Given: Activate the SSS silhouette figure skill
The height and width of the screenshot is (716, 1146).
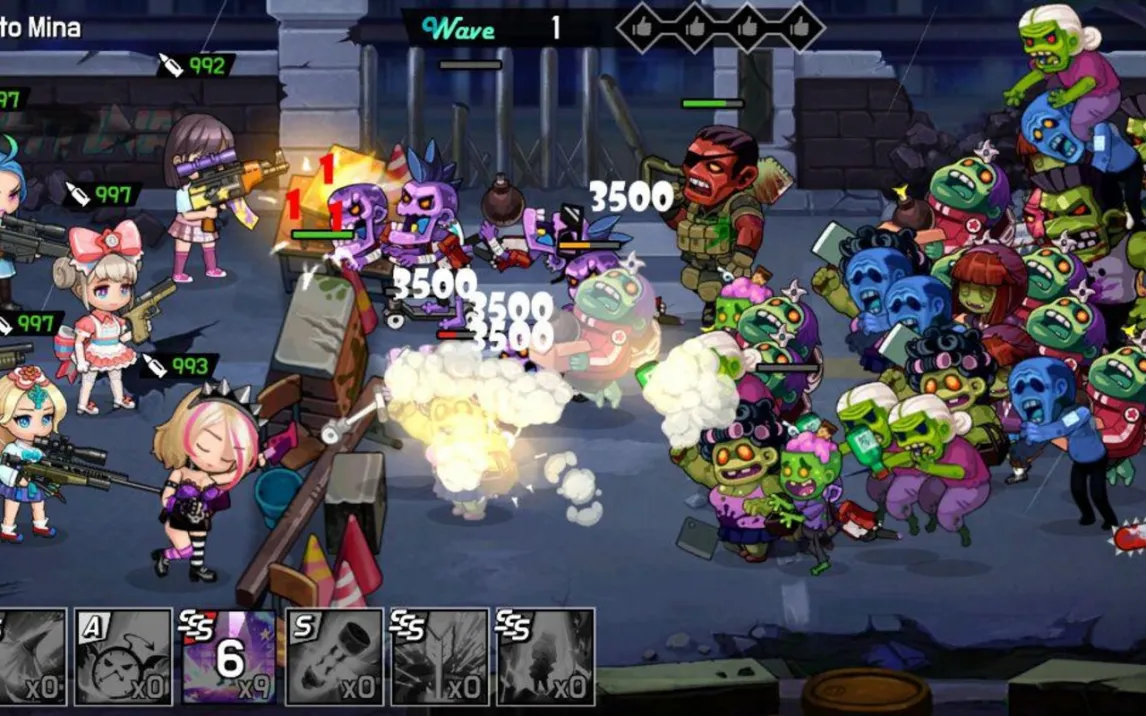Looking at the screenshot, I should pyautogui.click(x=545, y=657).
